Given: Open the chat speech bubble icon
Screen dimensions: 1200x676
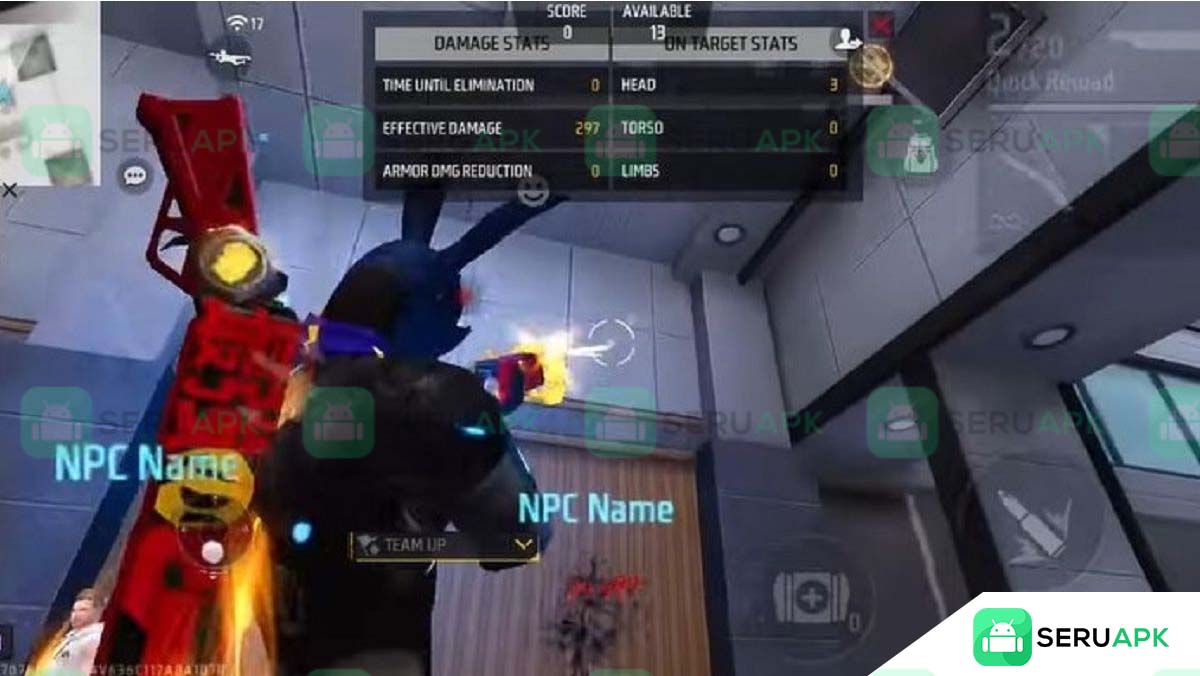Looking at the screenshot, I should pyautogui.click(x=134, y=177).
